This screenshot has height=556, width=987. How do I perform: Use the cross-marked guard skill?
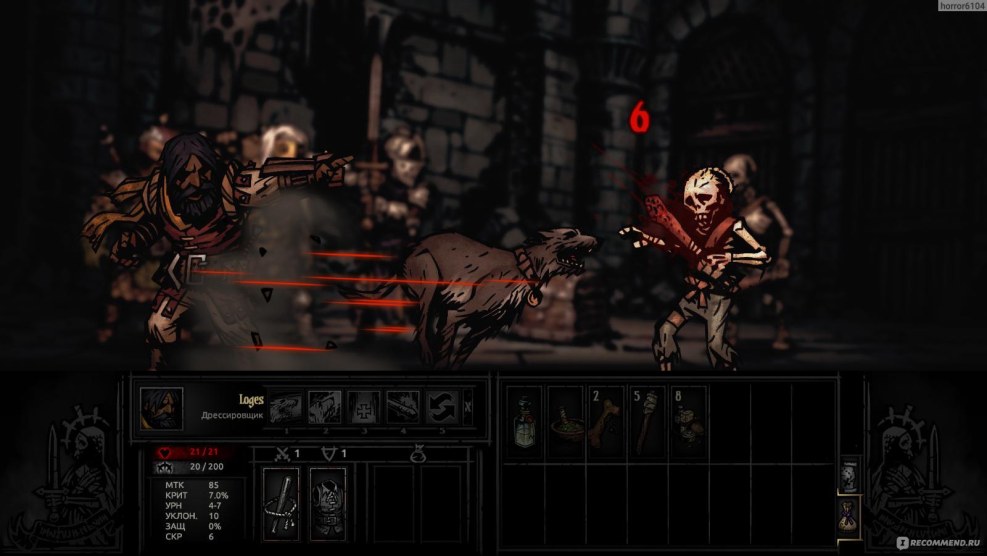(x=364, y=408)
